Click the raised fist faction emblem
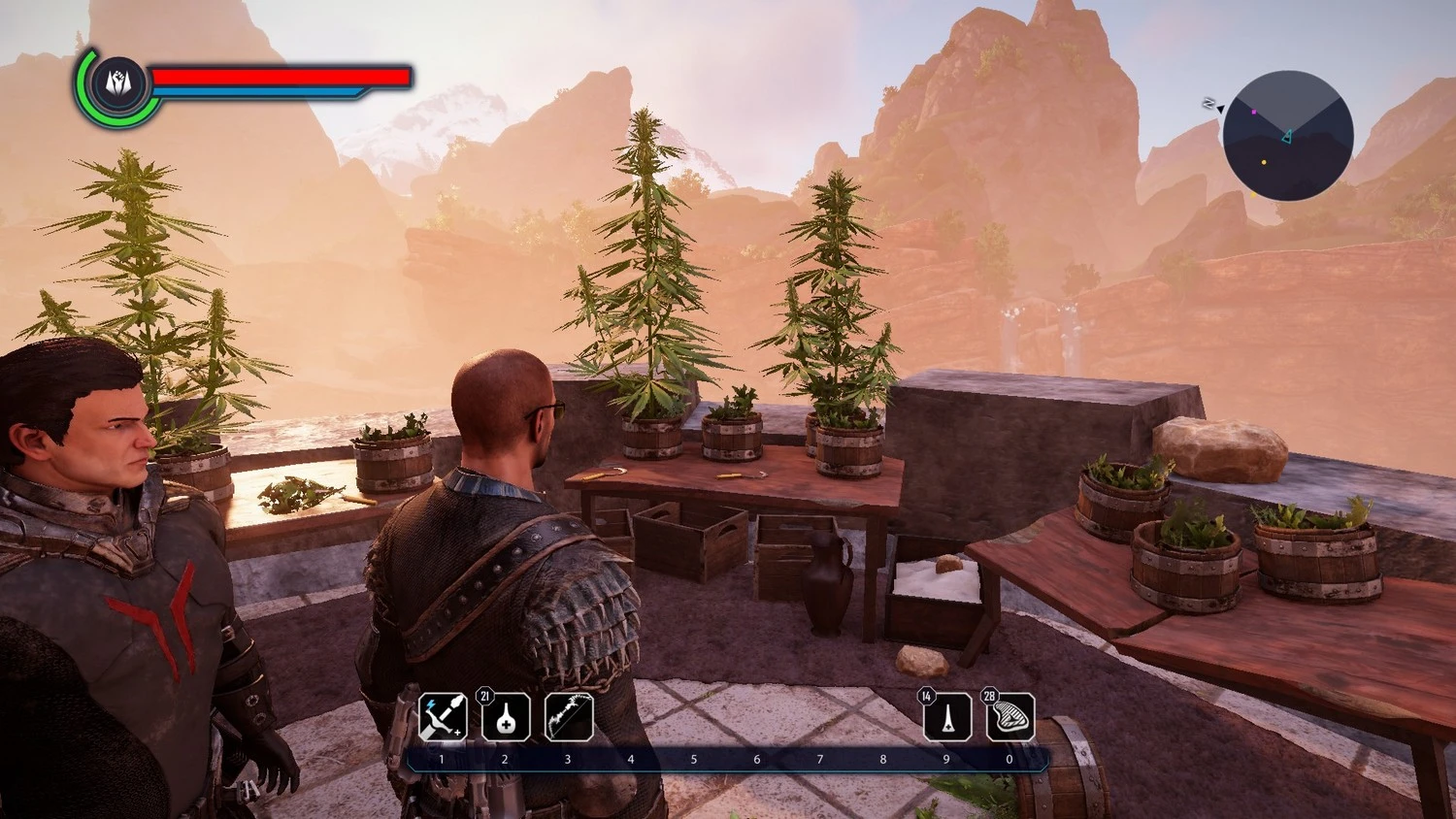Viewport: 1456px width, 819px height. point(119,84)
